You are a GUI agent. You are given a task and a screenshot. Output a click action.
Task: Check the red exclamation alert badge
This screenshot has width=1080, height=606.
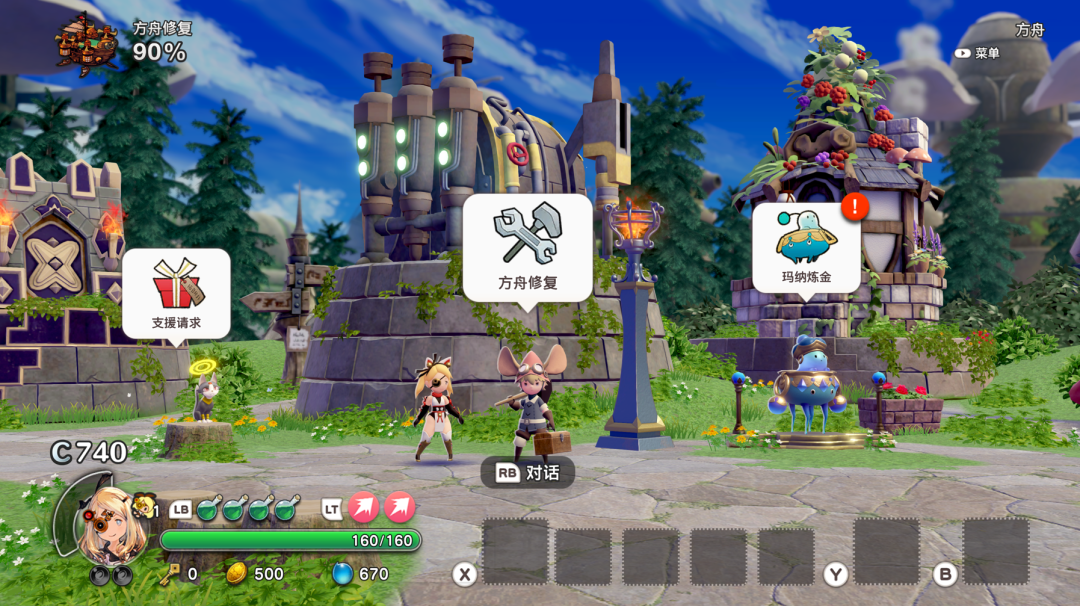click(855, 207)
